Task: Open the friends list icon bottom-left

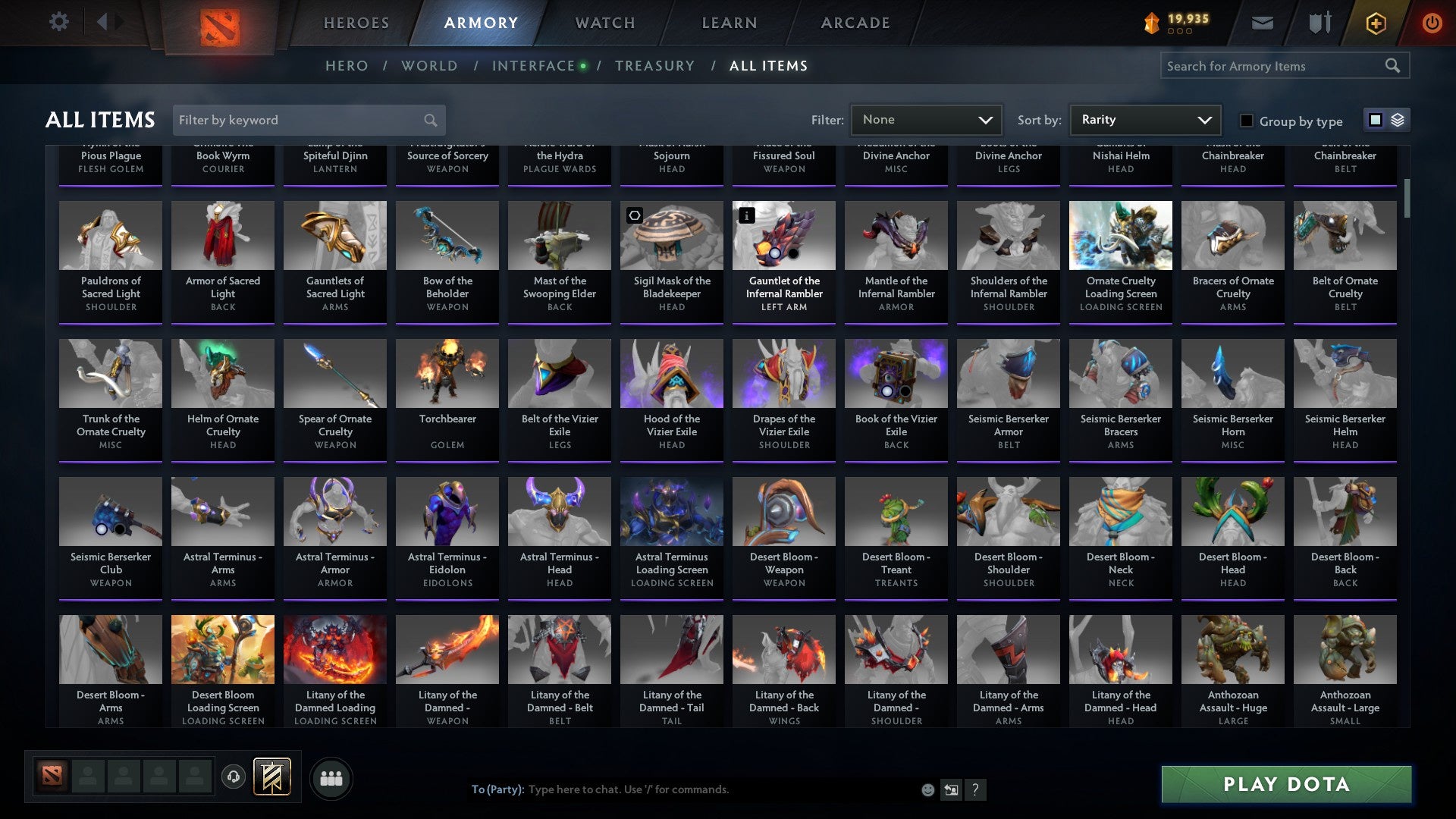Action: 331,777
